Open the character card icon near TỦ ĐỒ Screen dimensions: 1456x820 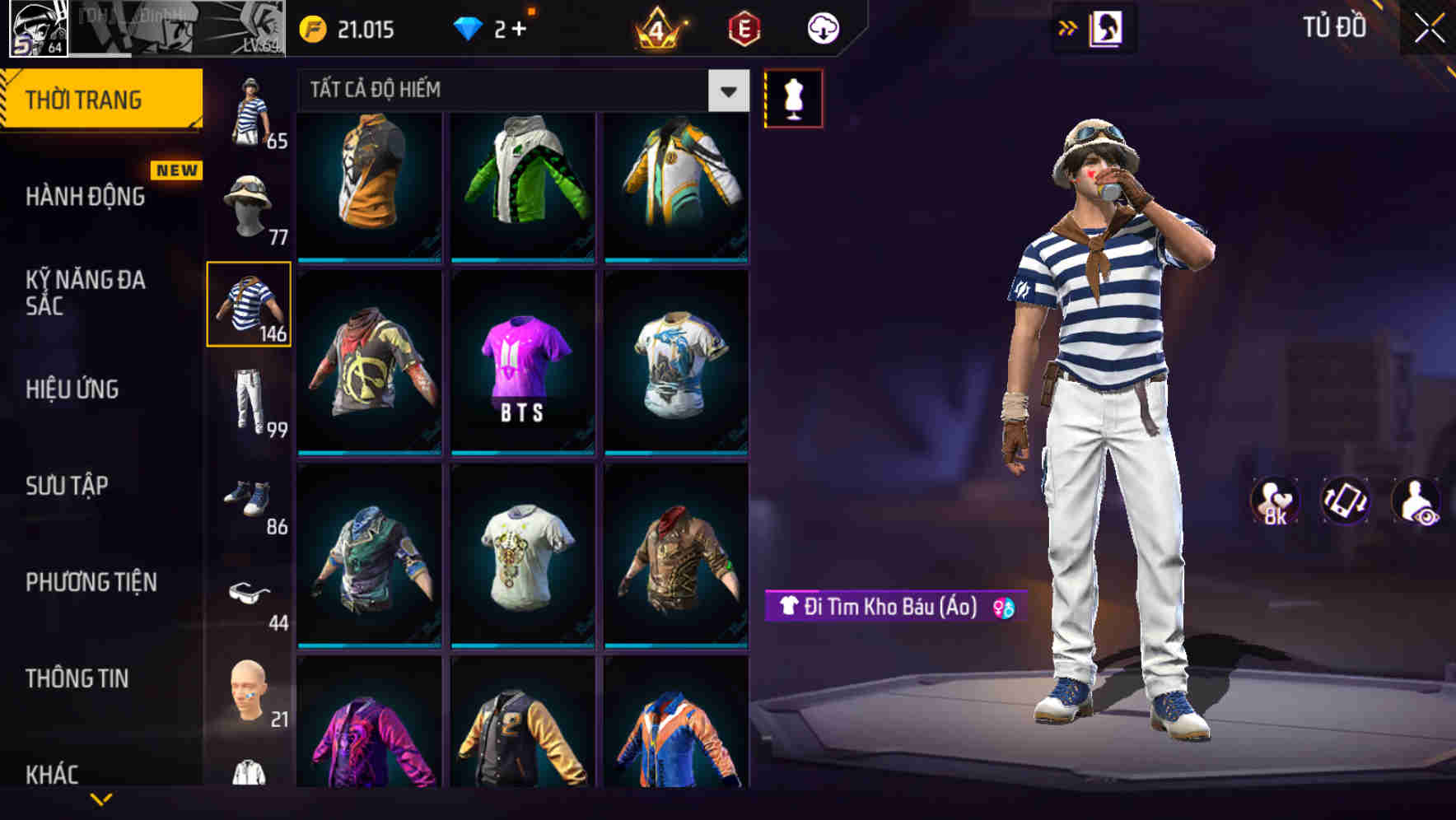coord(1108,27)
